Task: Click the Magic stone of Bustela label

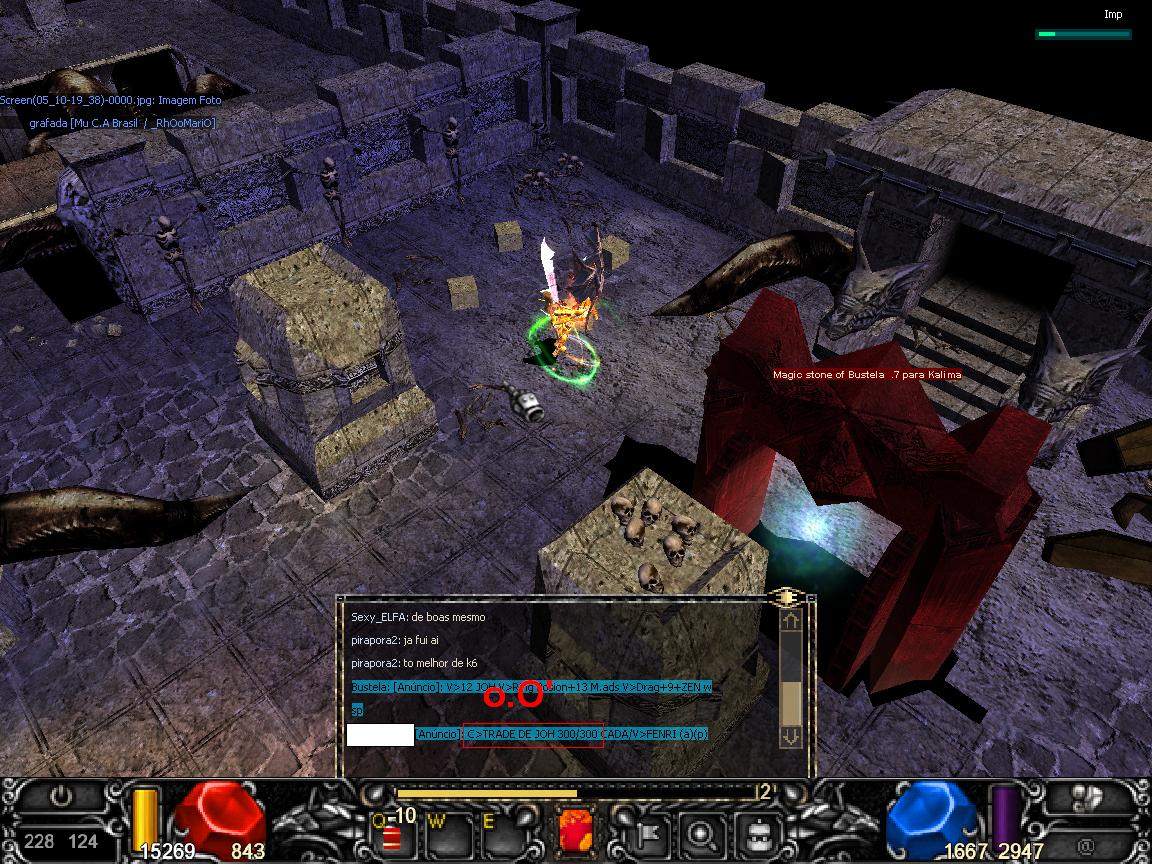Action: coord(852,375)
